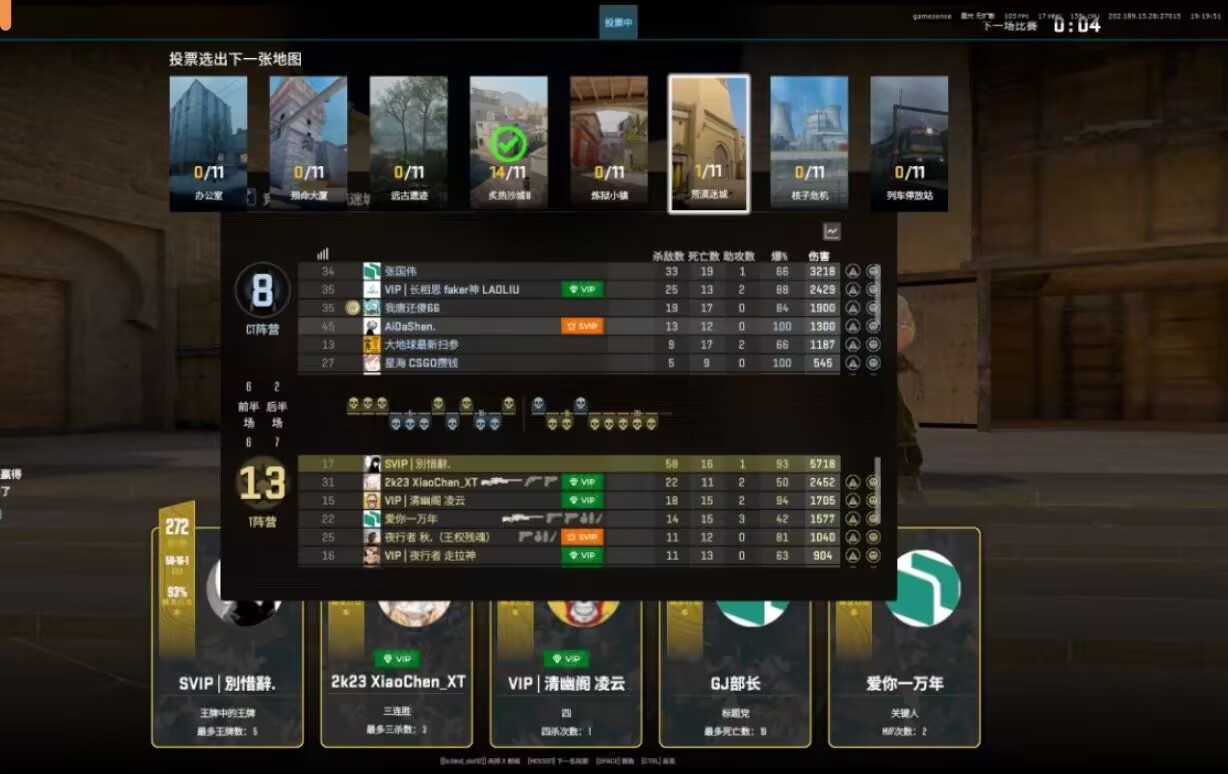The height and width of the screenshot is (774, 1228).
Task: Vote for the 殒命大厦 map card
Action: [x=308, y=142]
